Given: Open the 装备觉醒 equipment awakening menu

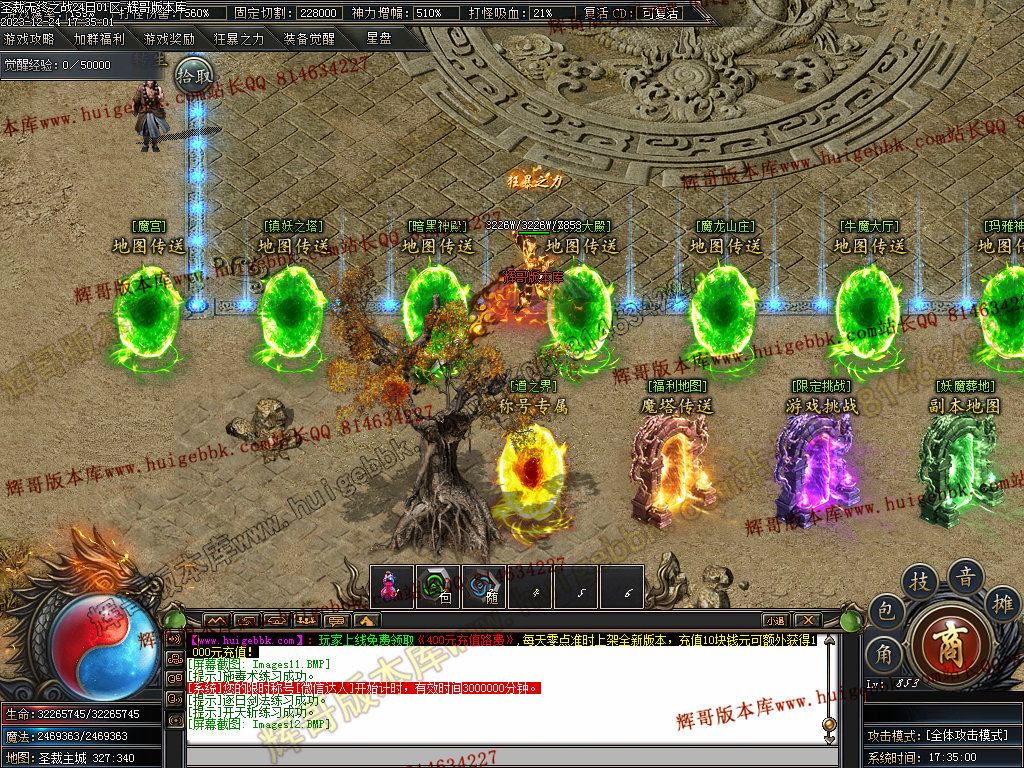Looking at the screenshot, I should [x=309, y=39].
